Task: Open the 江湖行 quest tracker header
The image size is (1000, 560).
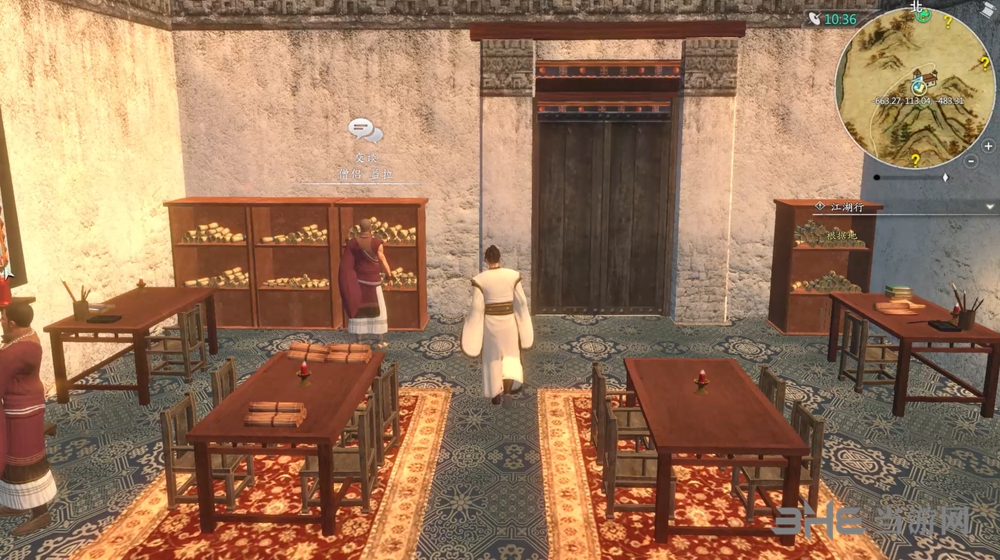Action: 845,206
